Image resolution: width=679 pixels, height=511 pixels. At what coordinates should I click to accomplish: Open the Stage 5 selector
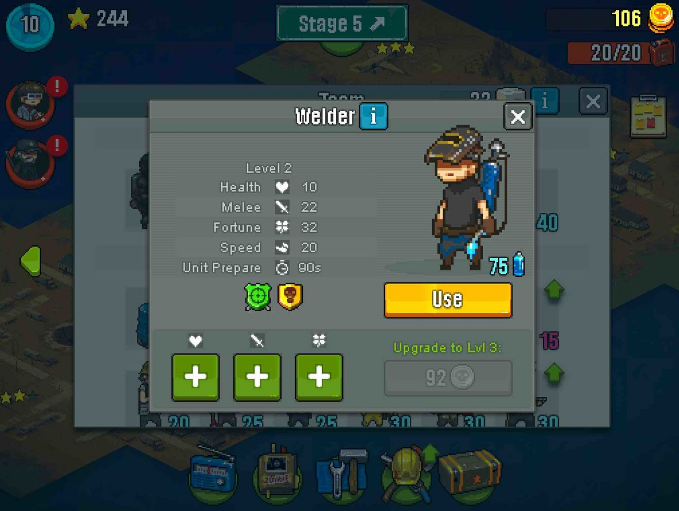pyautogui.click(x=342, y=23)
